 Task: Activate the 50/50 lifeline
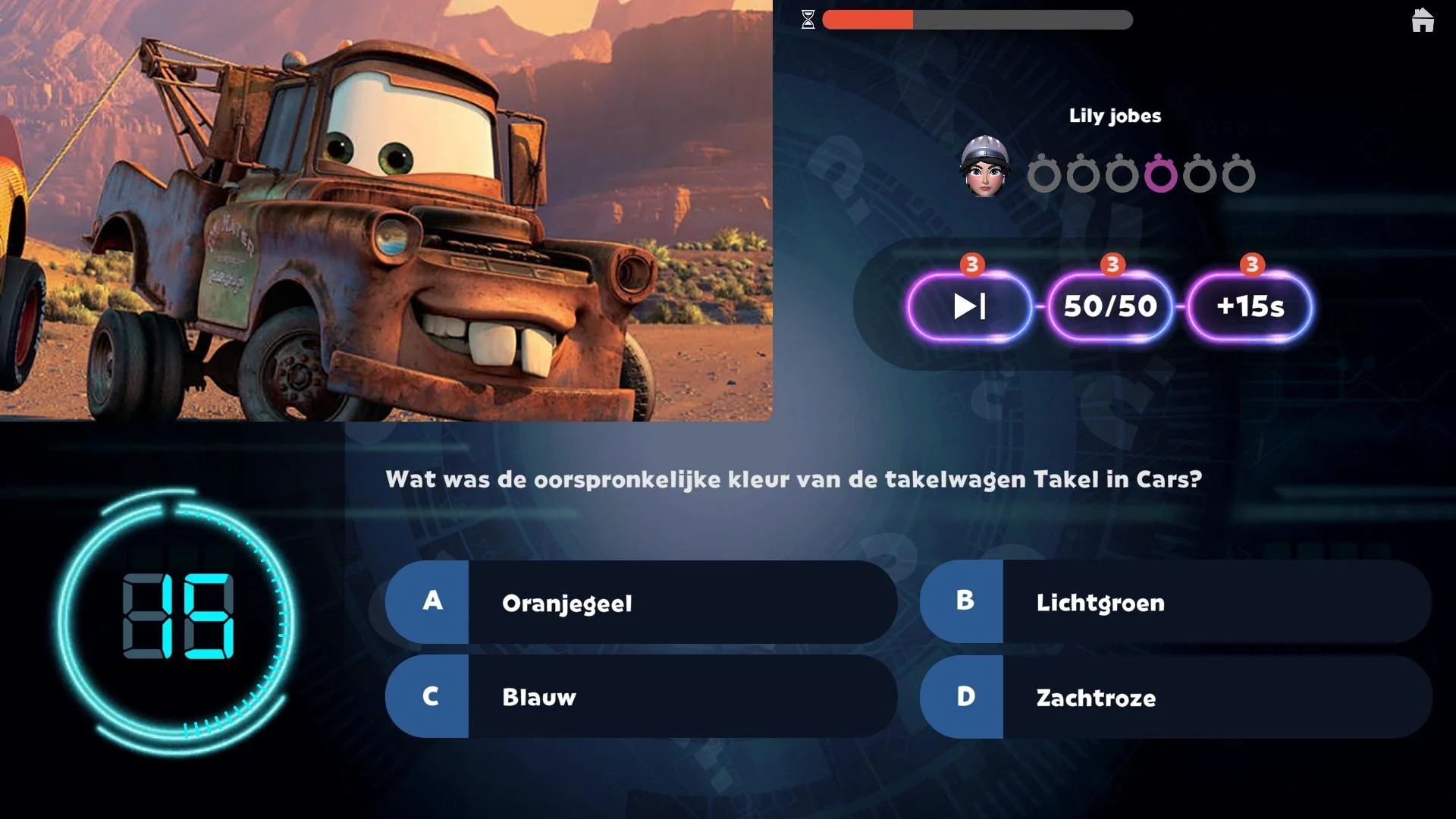(1109, 306)
